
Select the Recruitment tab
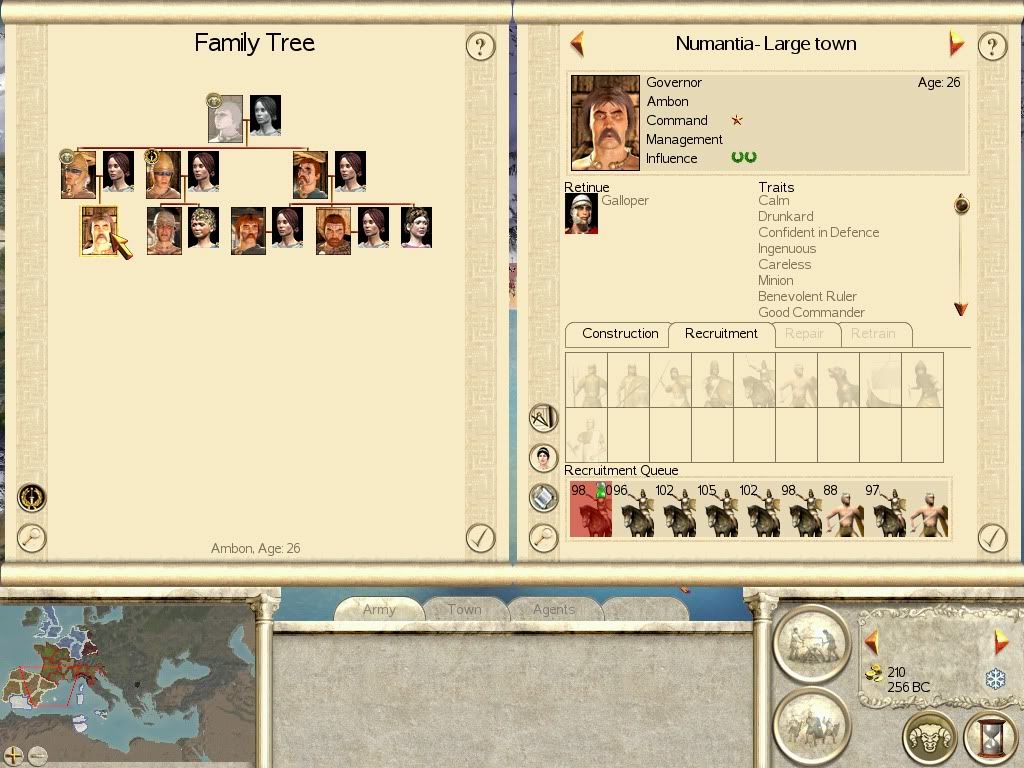pos(721,334)
